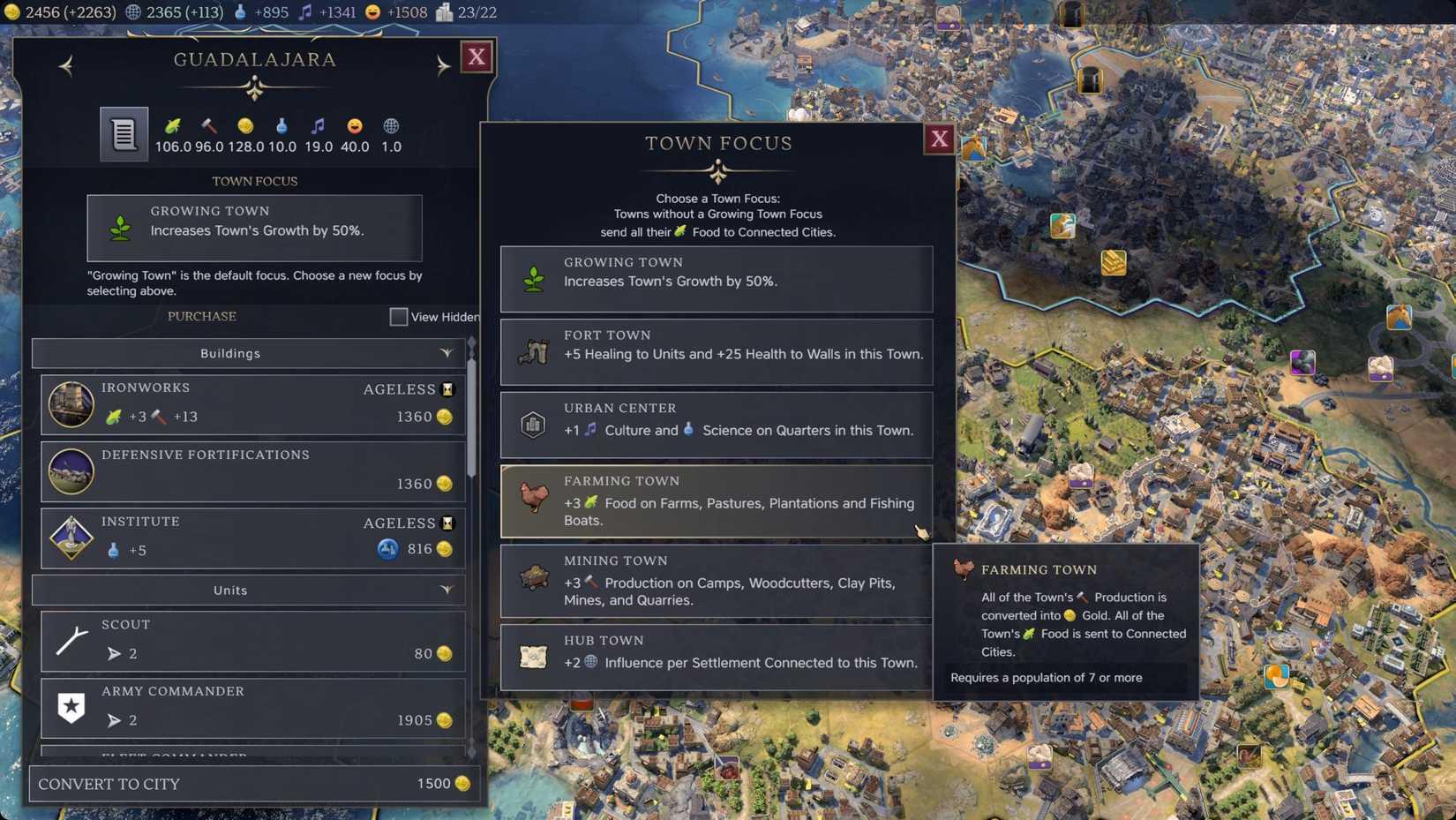
Task: Select the Mining Town focus icon
Action: [x=533, y=580]
